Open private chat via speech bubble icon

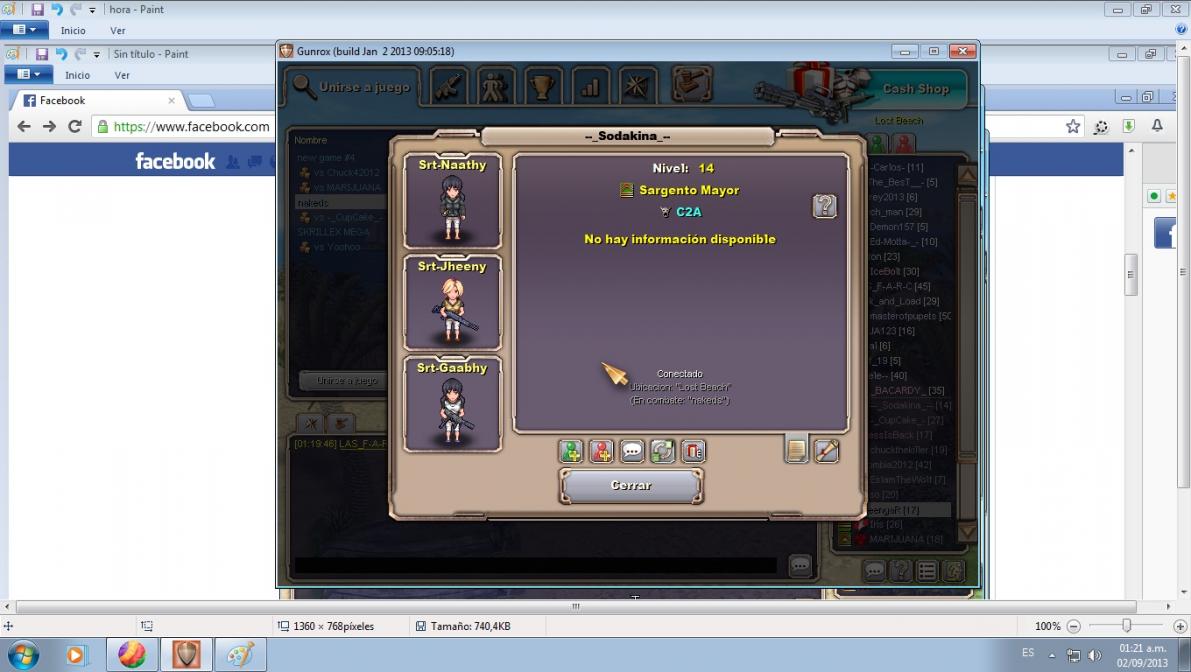tap(632, 452)
